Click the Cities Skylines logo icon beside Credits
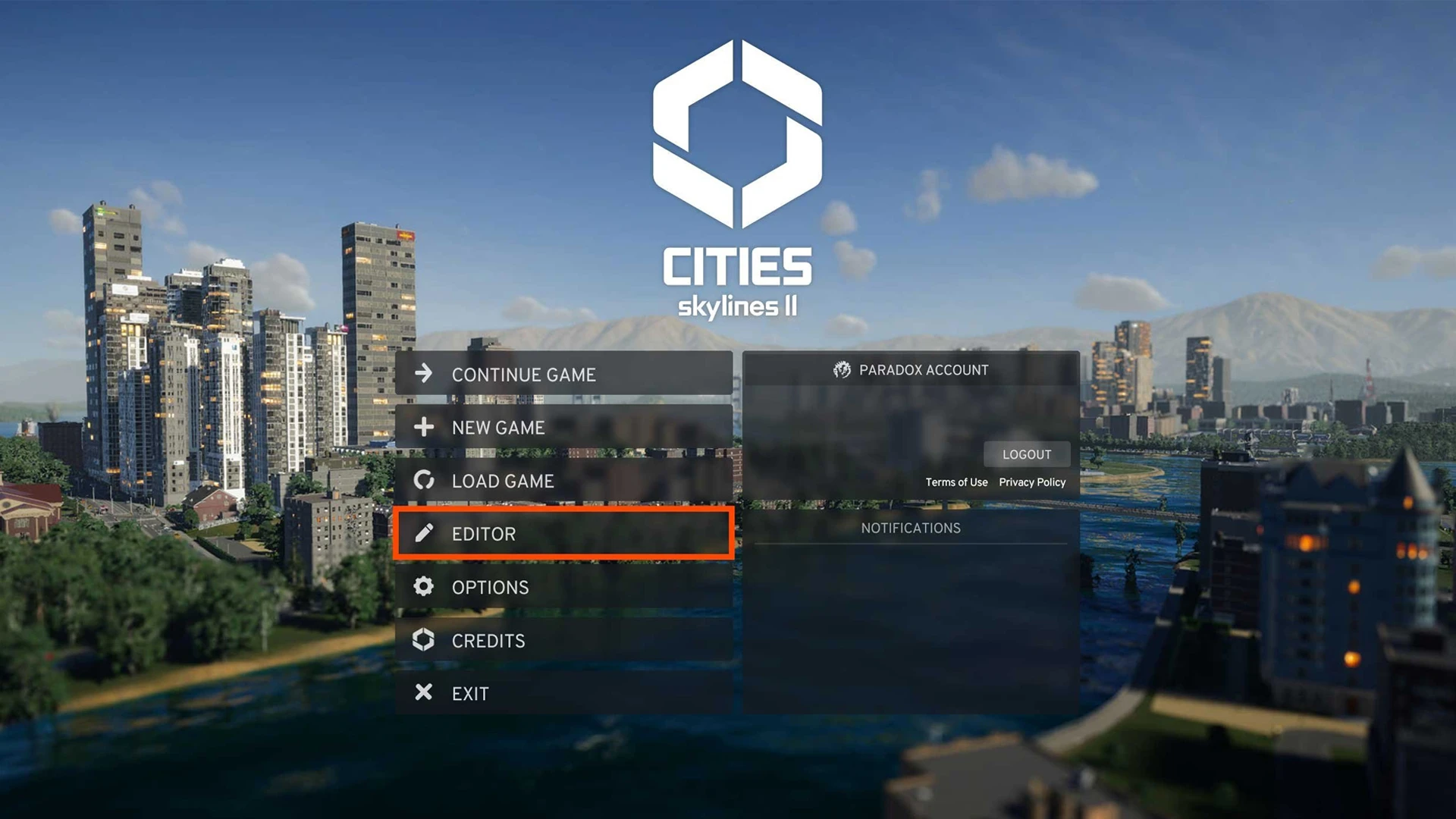The width and height of the screenshot is (1456, 819). pos(423,640)
